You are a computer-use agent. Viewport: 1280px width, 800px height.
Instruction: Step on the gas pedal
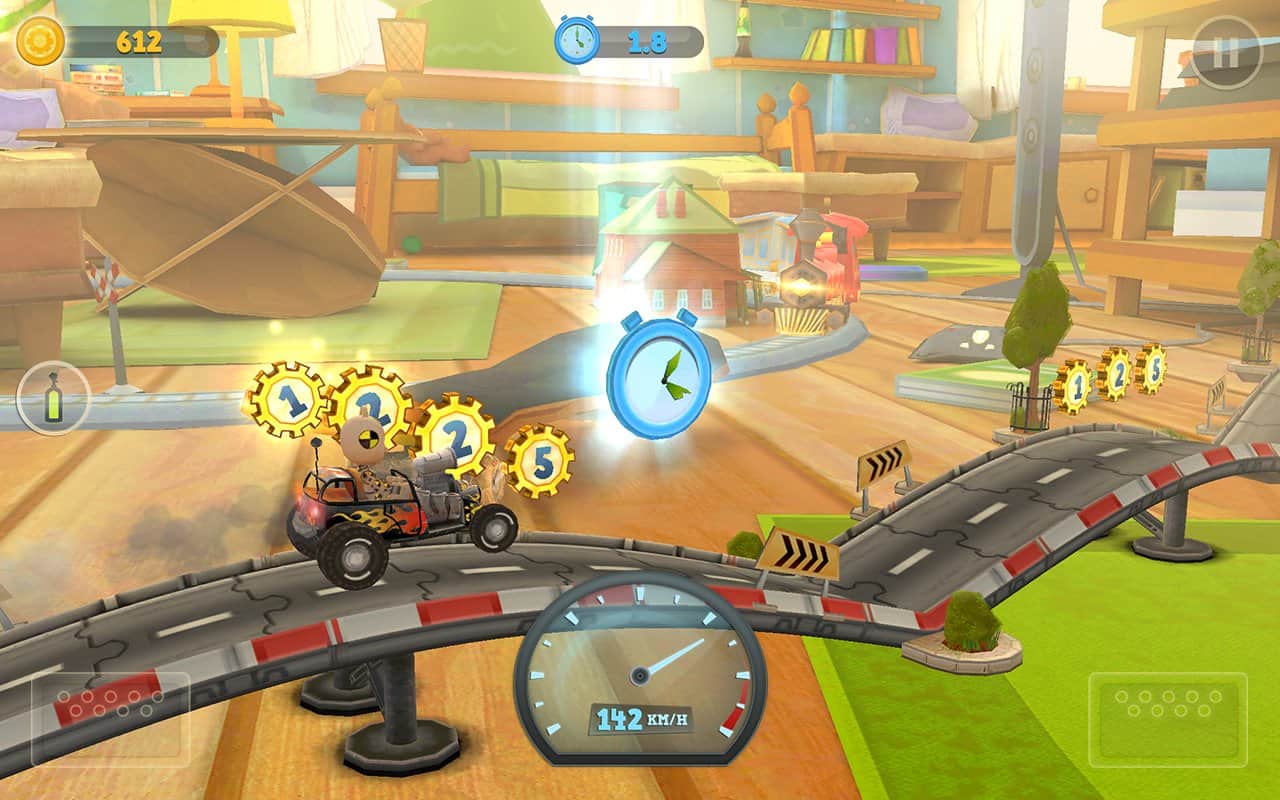point(1167,718)
